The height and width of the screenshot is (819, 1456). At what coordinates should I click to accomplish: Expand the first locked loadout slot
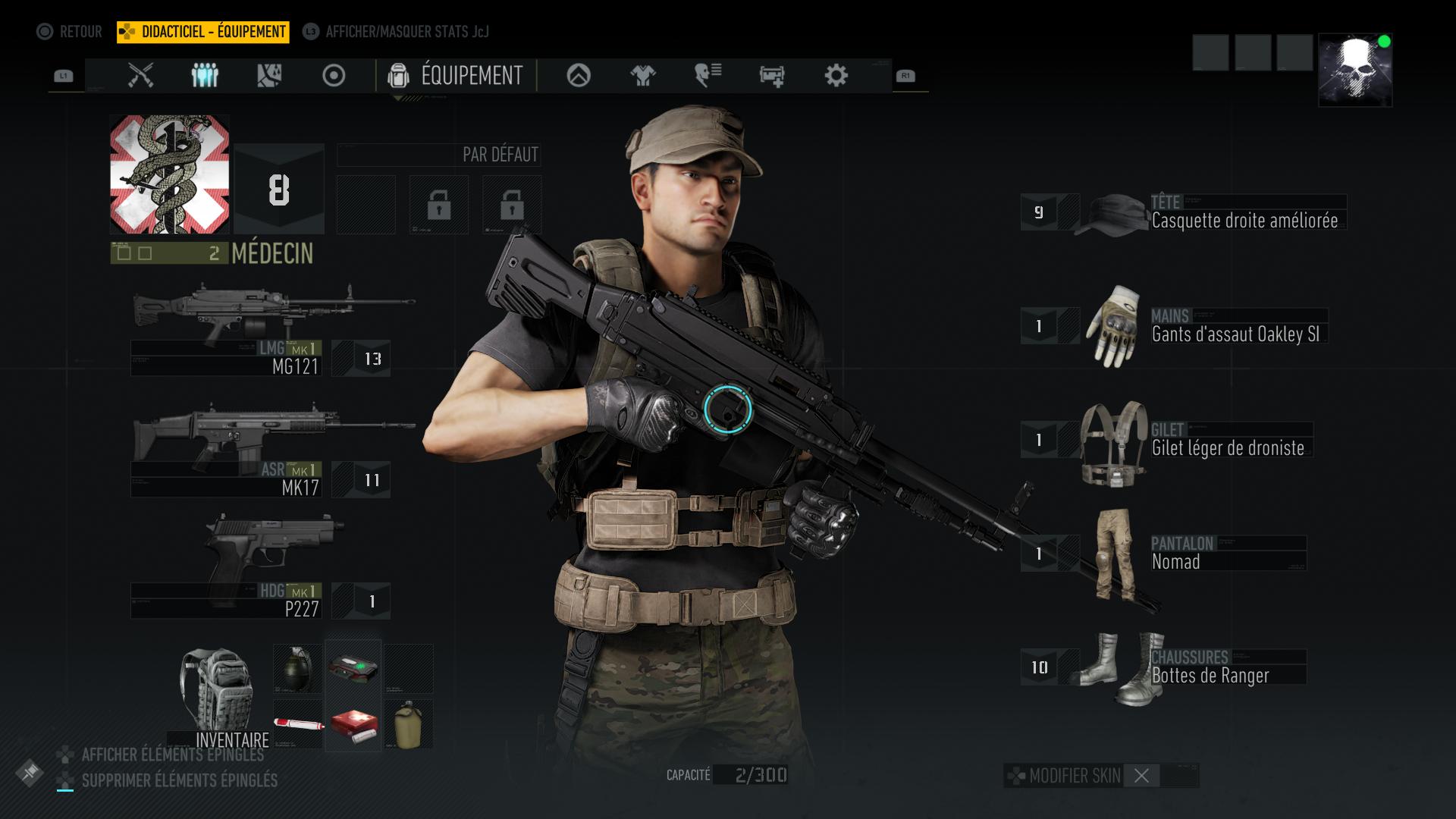point(438,206)
